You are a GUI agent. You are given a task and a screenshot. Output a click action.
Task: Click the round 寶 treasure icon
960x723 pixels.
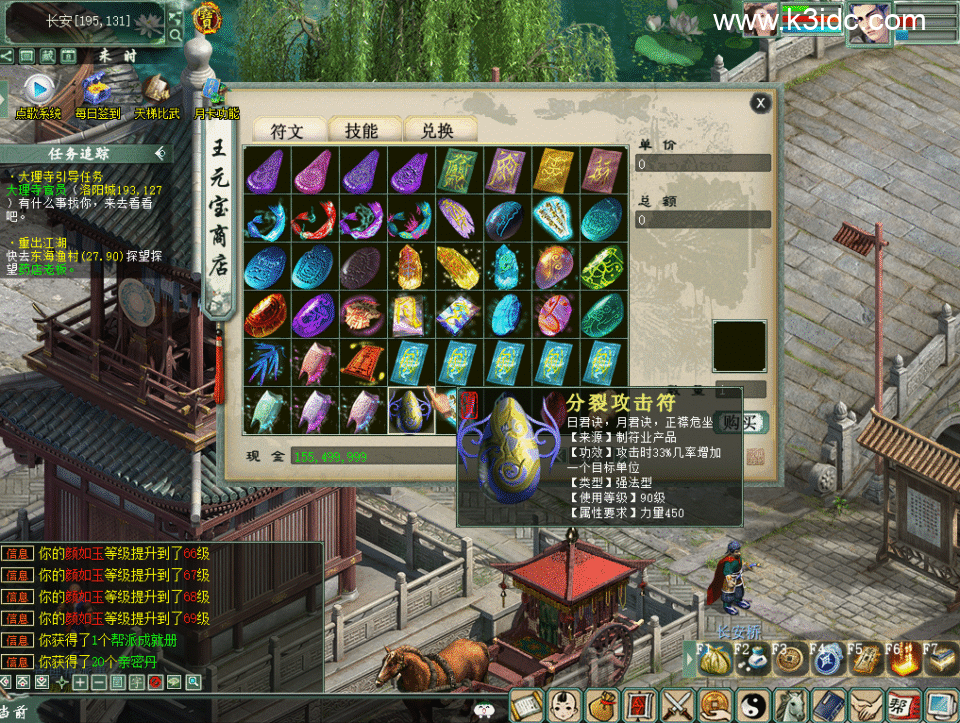point(208,18)
